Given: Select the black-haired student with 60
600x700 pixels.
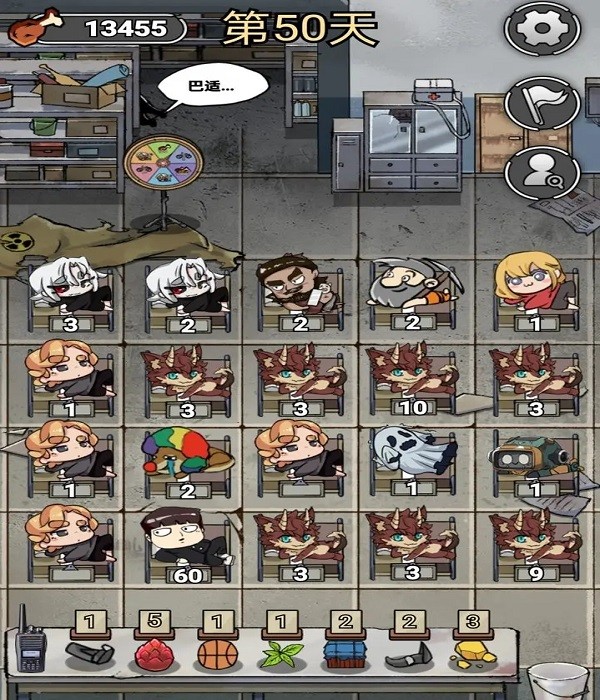Looking at the screenshot, I should coord(185,540).
